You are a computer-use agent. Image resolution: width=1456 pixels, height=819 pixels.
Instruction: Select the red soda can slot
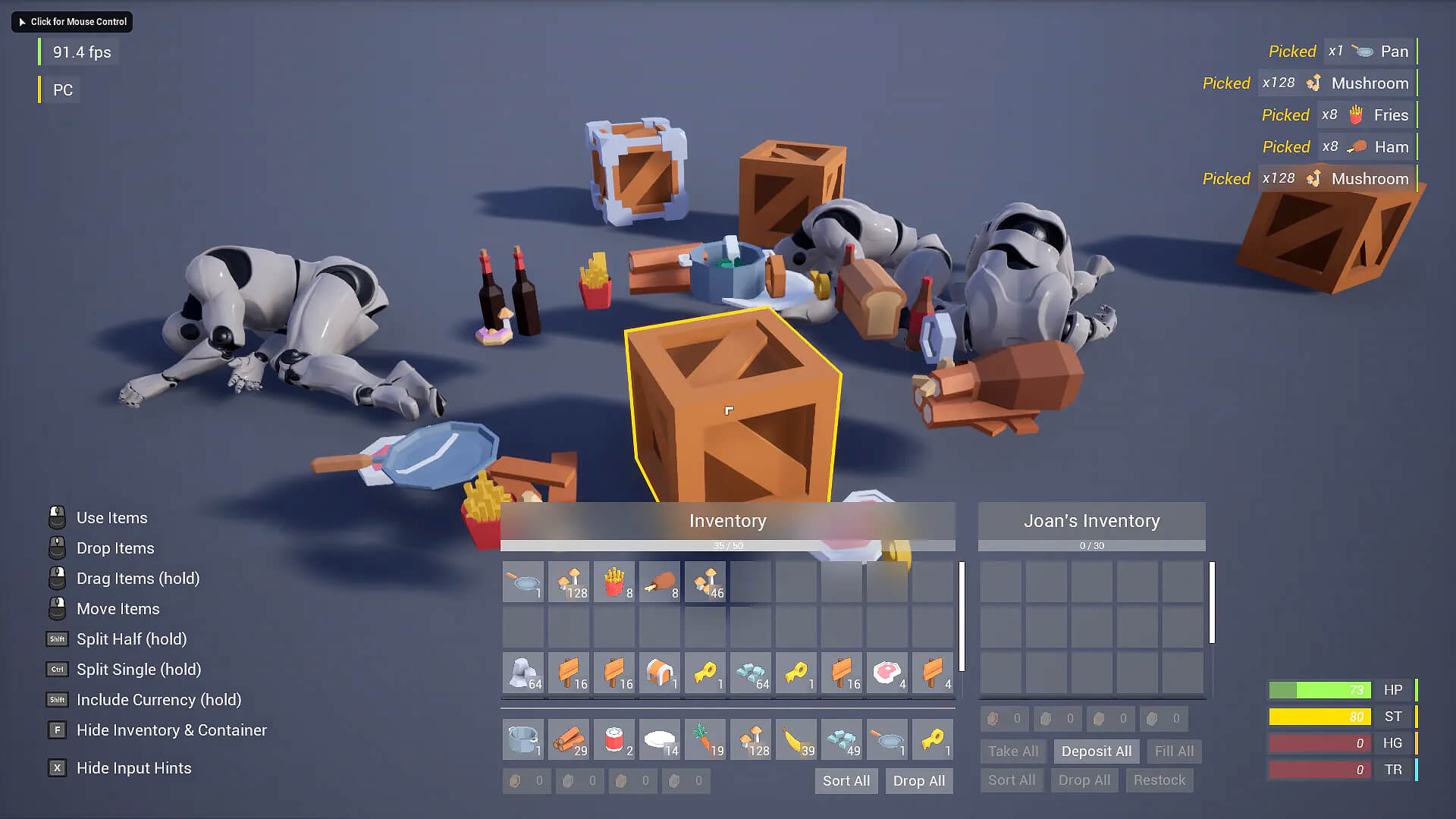pos(614,739)
